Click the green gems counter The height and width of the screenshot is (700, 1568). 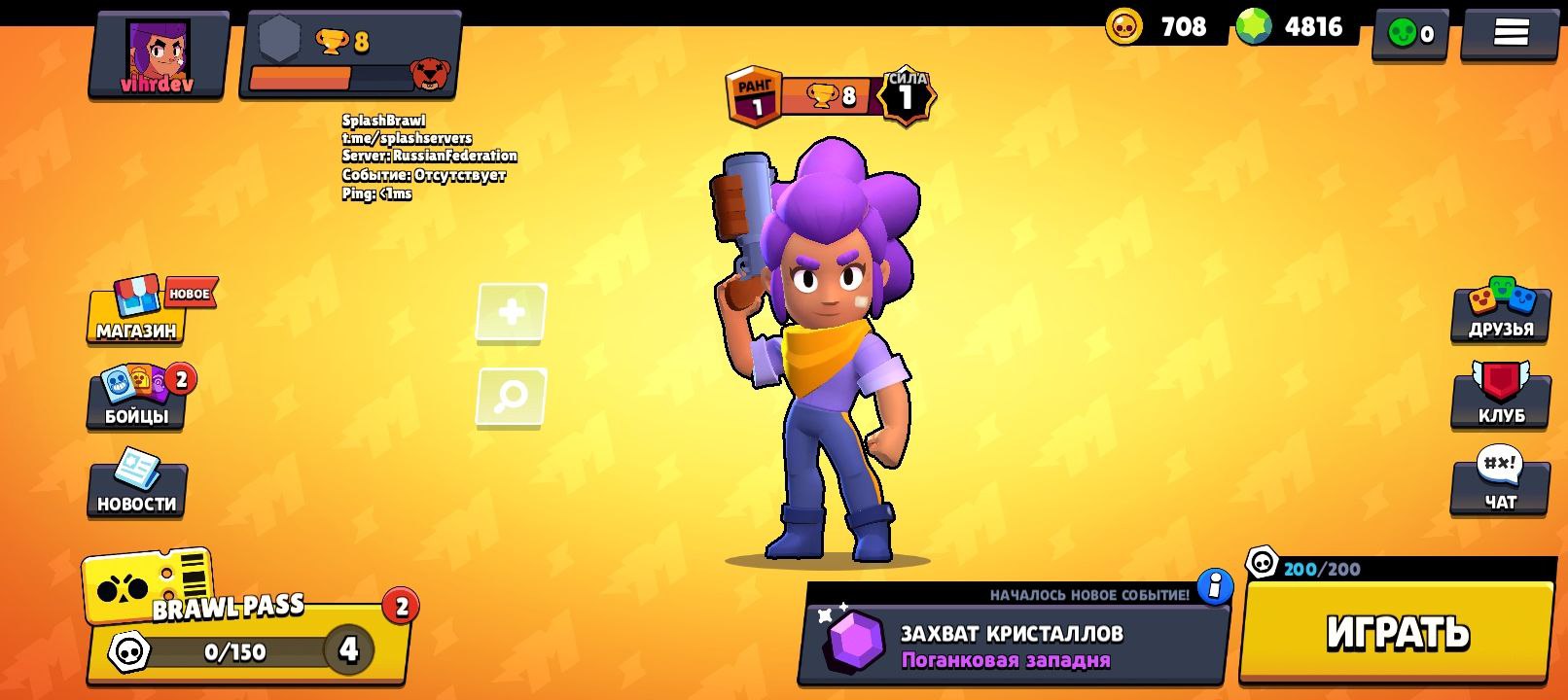1294,27
